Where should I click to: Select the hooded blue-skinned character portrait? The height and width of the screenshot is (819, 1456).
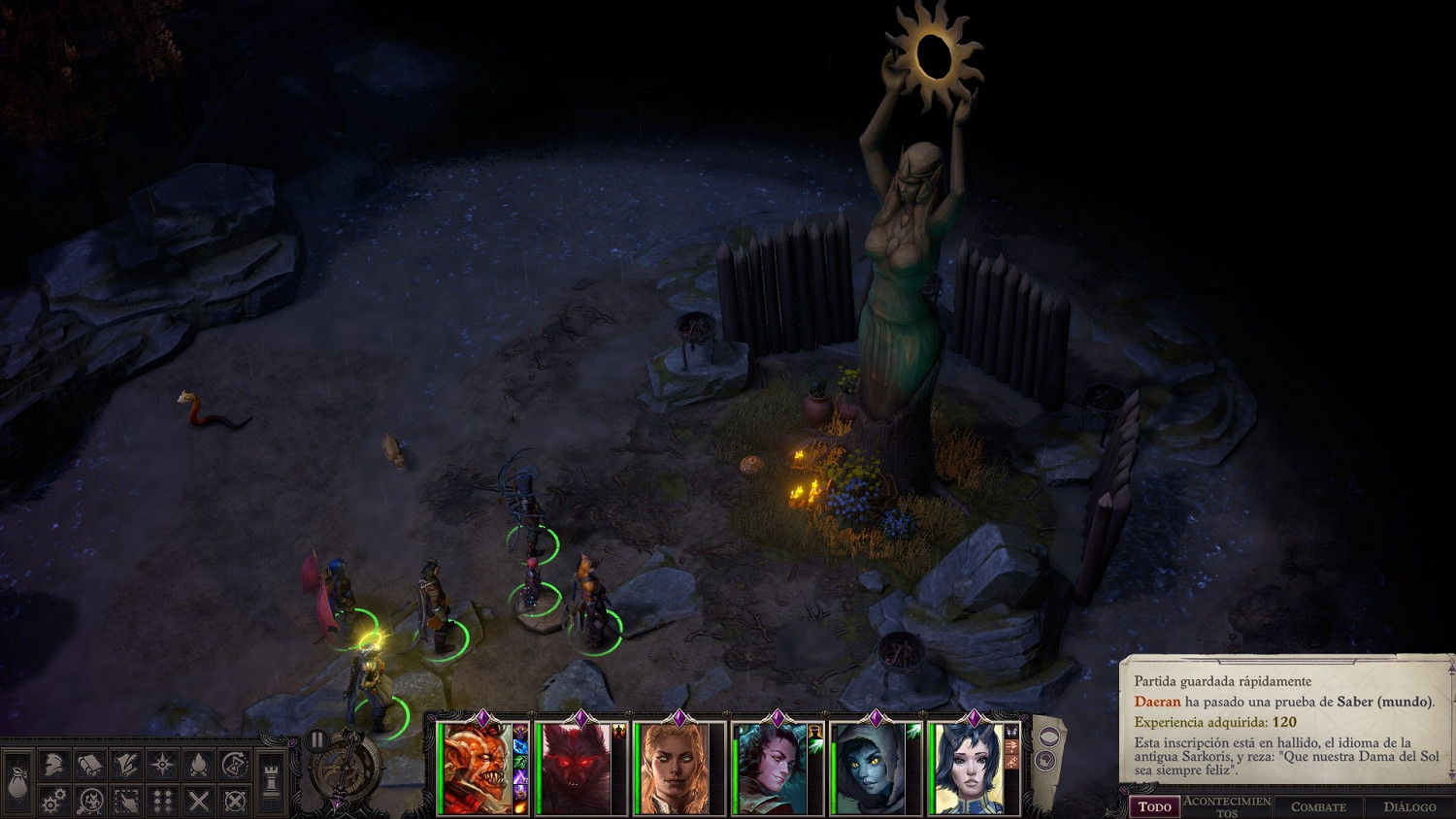(869, 769)
